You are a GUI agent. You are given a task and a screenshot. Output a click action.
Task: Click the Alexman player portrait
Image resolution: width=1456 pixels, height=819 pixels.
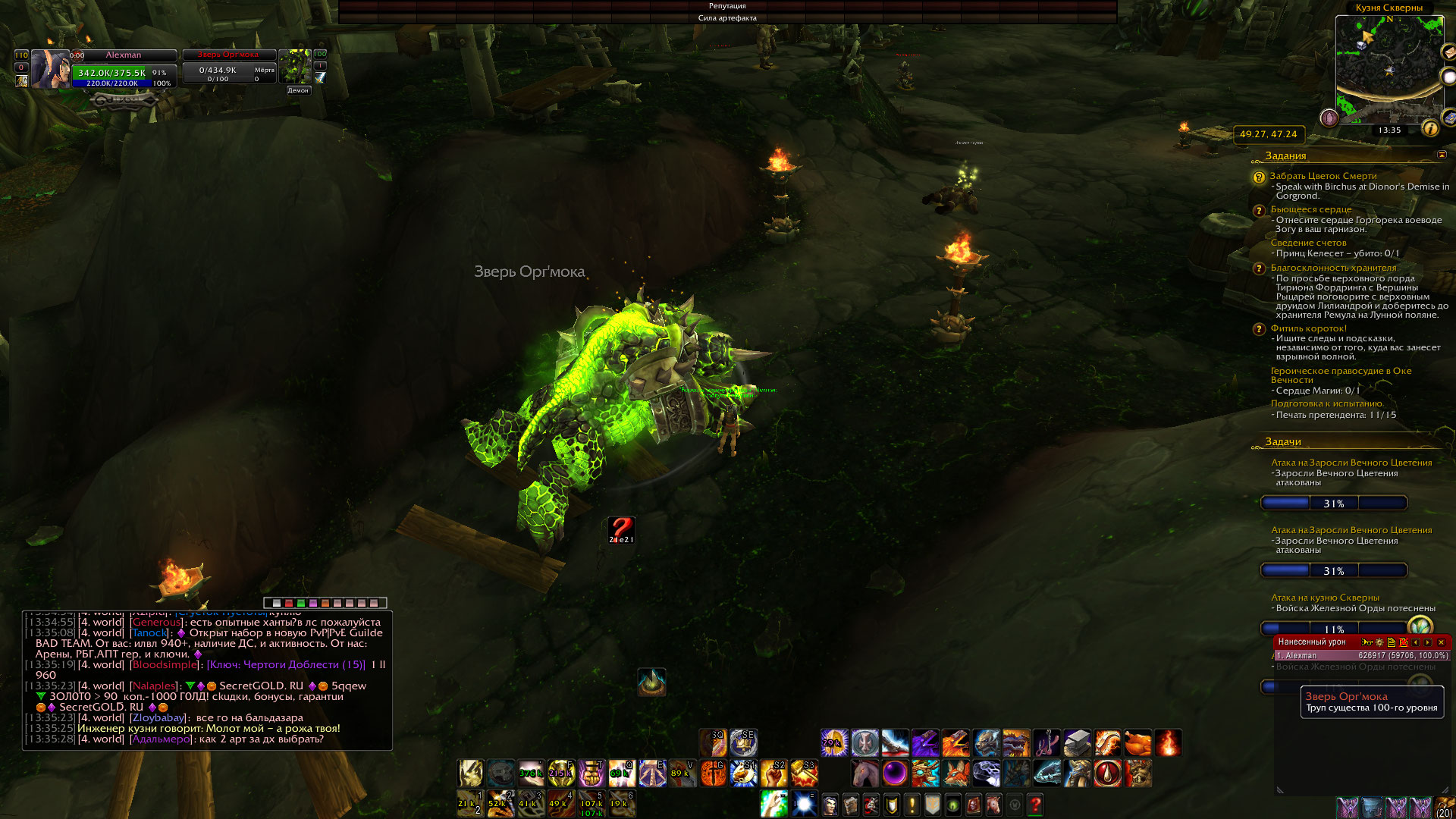coord(49,69)
